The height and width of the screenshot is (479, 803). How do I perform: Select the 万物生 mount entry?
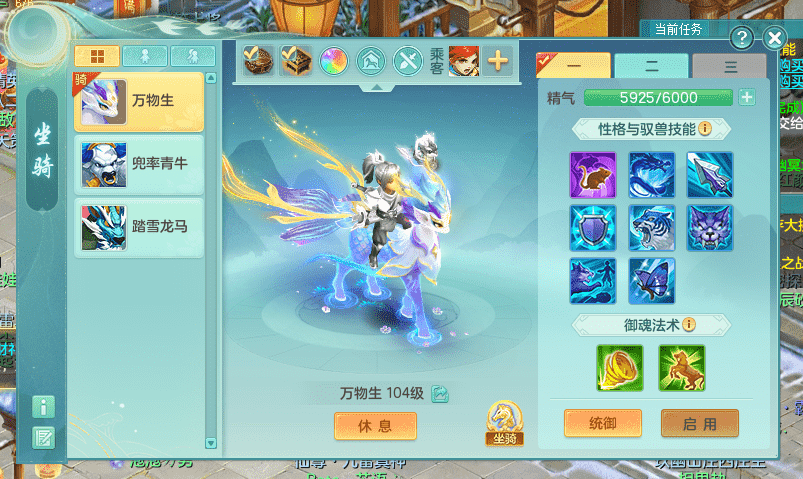[x=138, y=101]
